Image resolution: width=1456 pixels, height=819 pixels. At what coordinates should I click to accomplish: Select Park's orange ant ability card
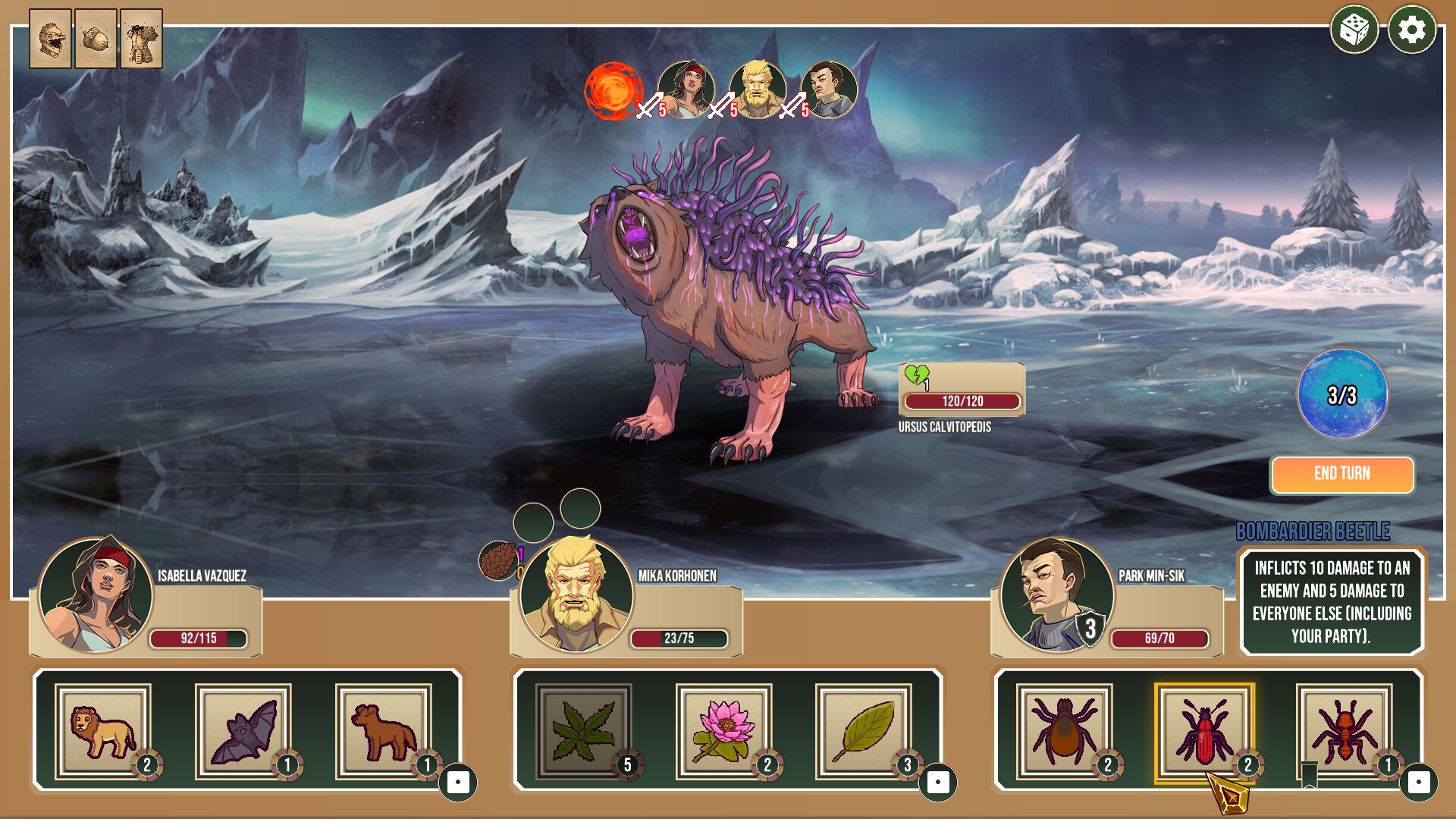[x=1345, y=731]
